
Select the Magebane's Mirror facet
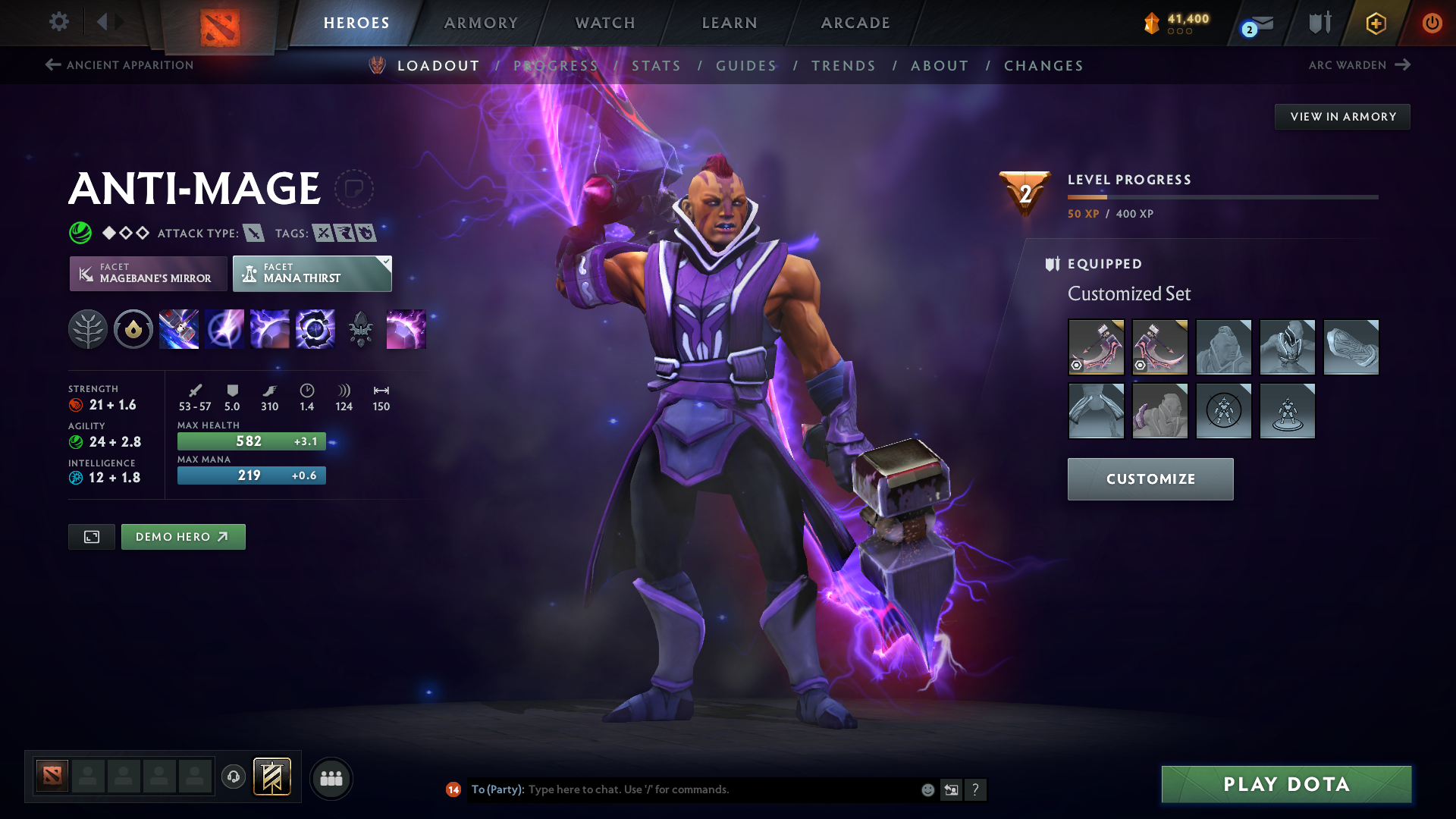(147, 274)
